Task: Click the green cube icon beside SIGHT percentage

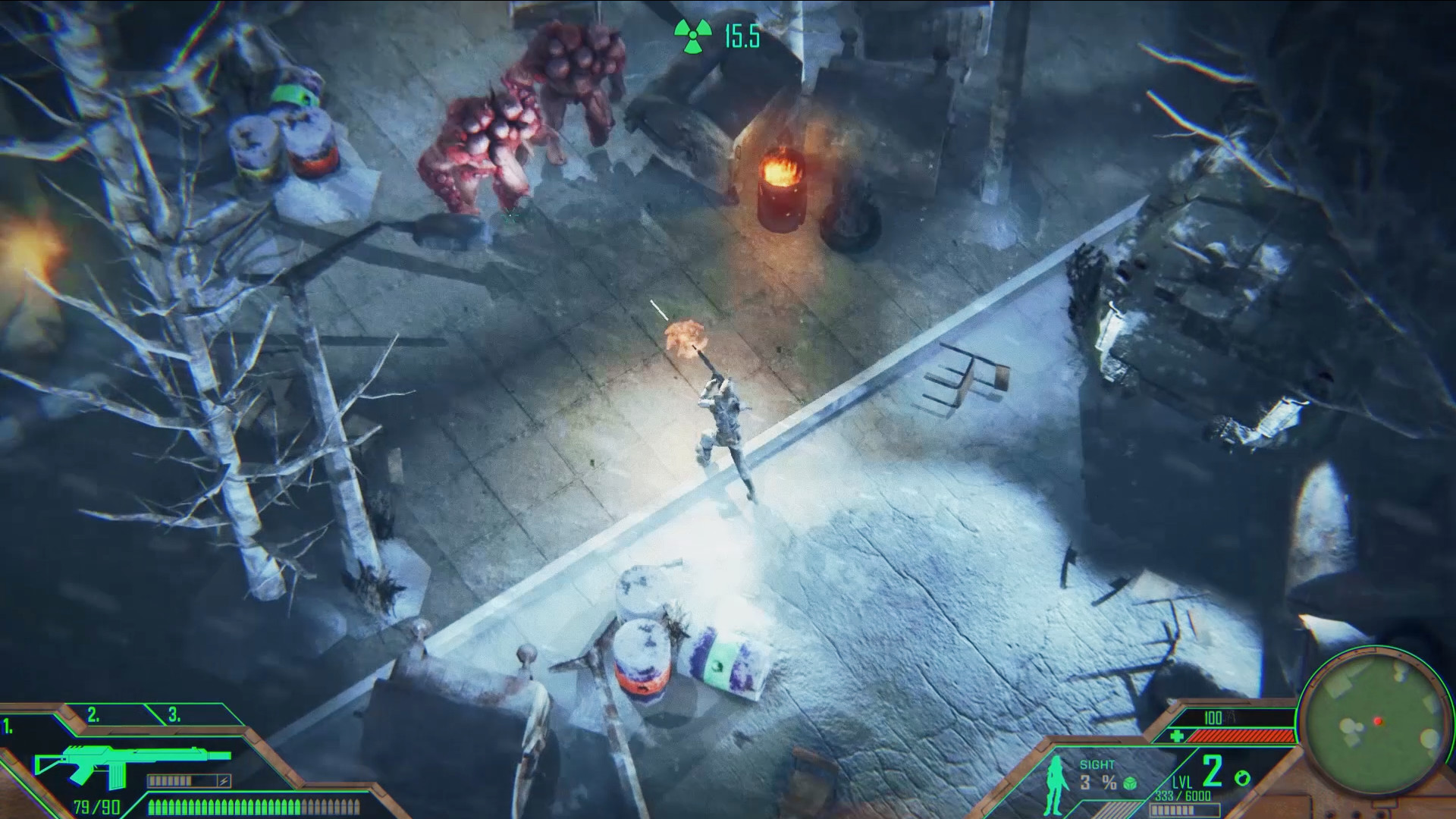Action: pyautogui.click(x=1131, y=783)
